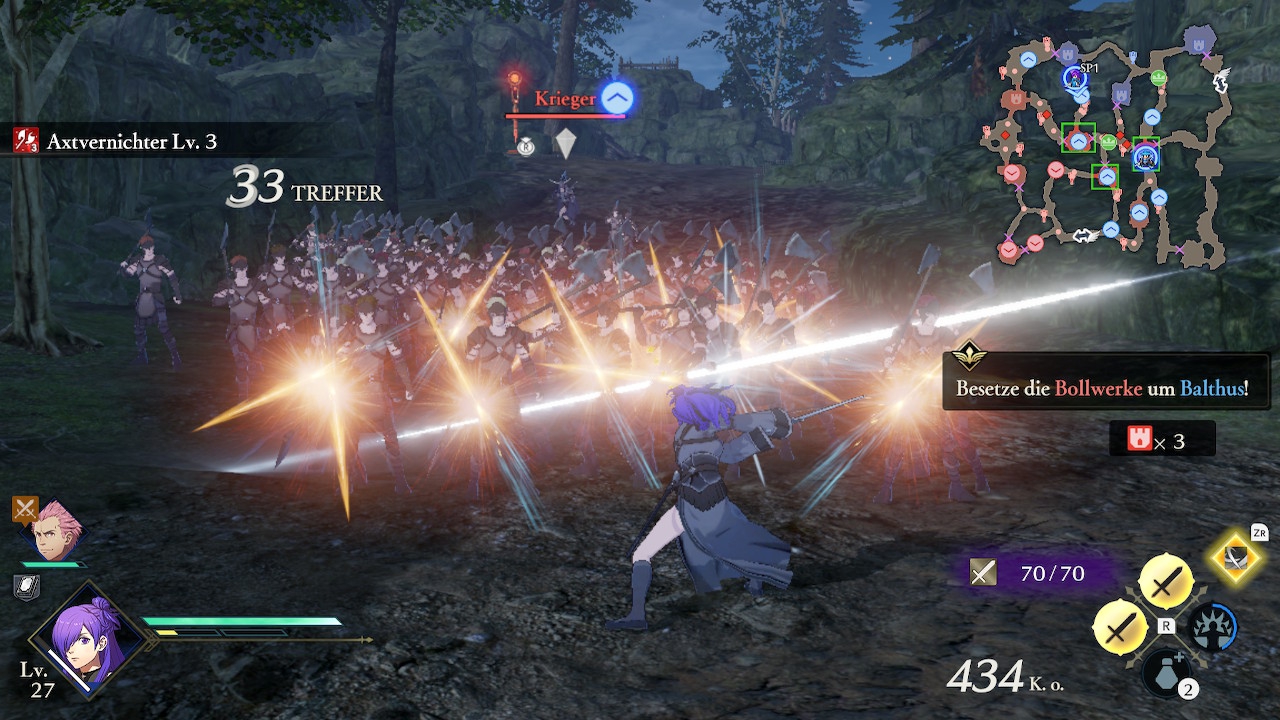Select the Axtvernichter Lv. 3 skill icon
The image size is (1280, 720).
[26, 141]
